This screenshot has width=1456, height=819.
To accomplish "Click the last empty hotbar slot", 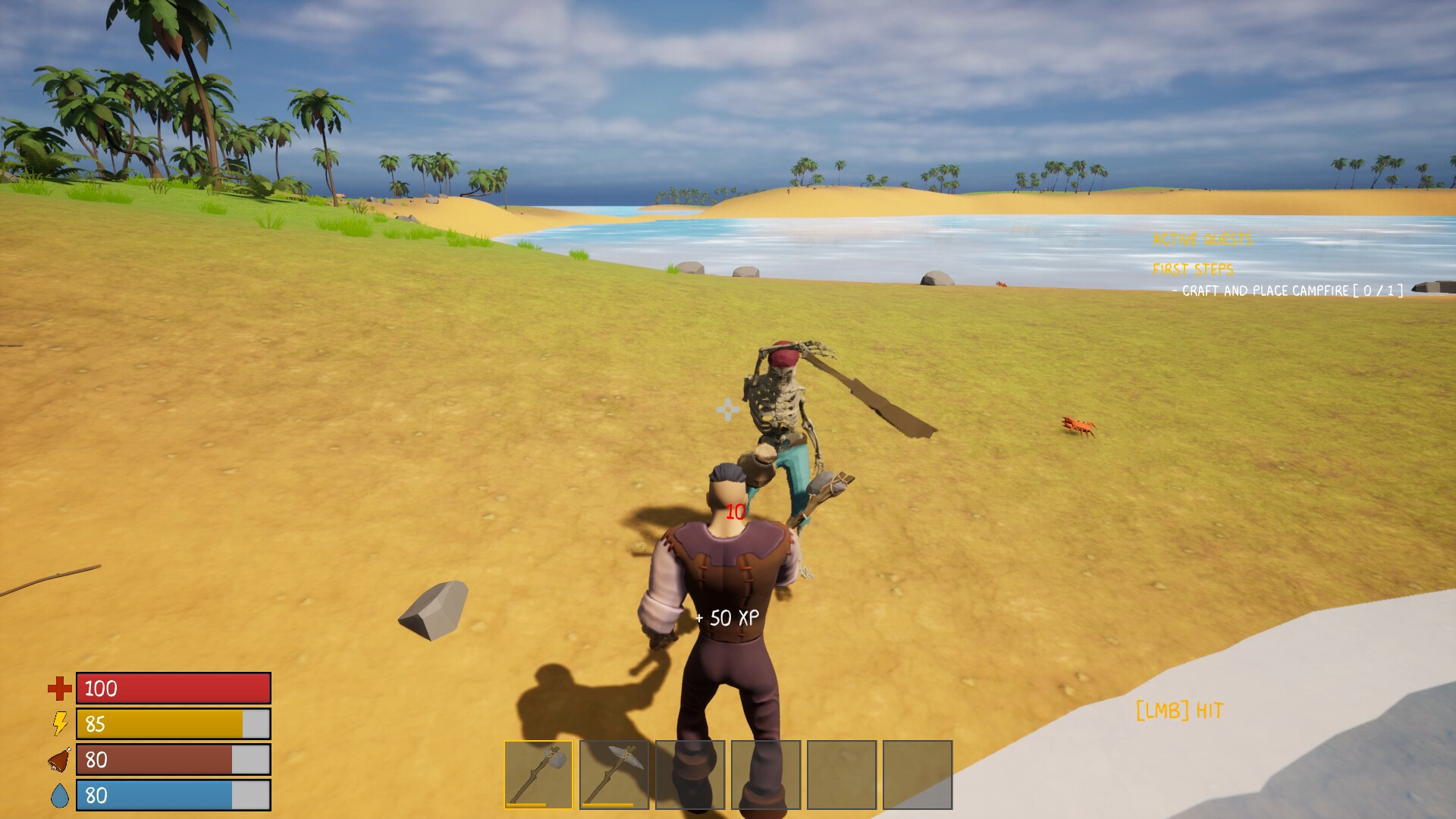I will tap(919, 773).
